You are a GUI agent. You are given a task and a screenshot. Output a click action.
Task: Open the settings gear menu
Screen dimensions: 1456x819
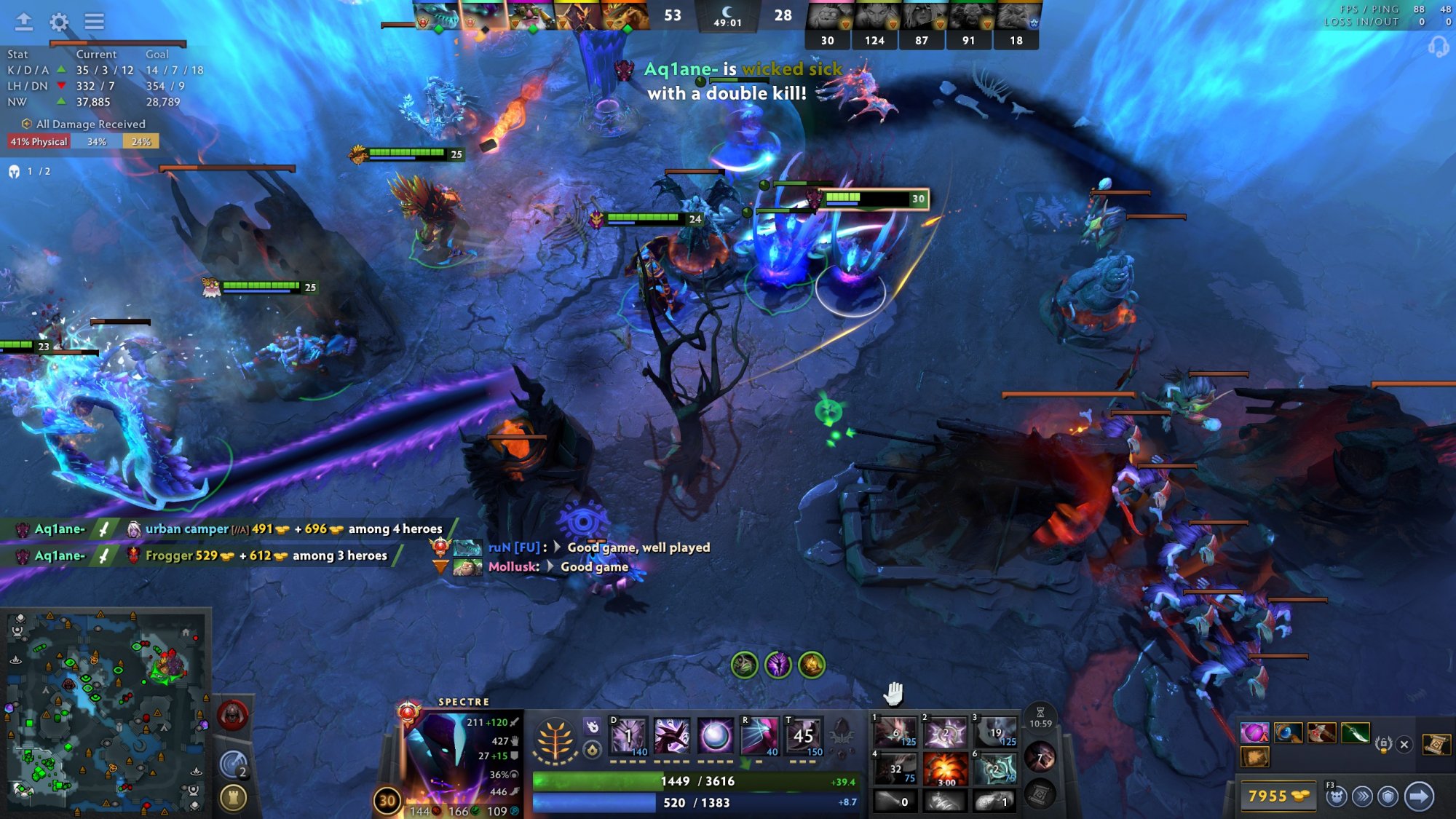coord(59,22)
